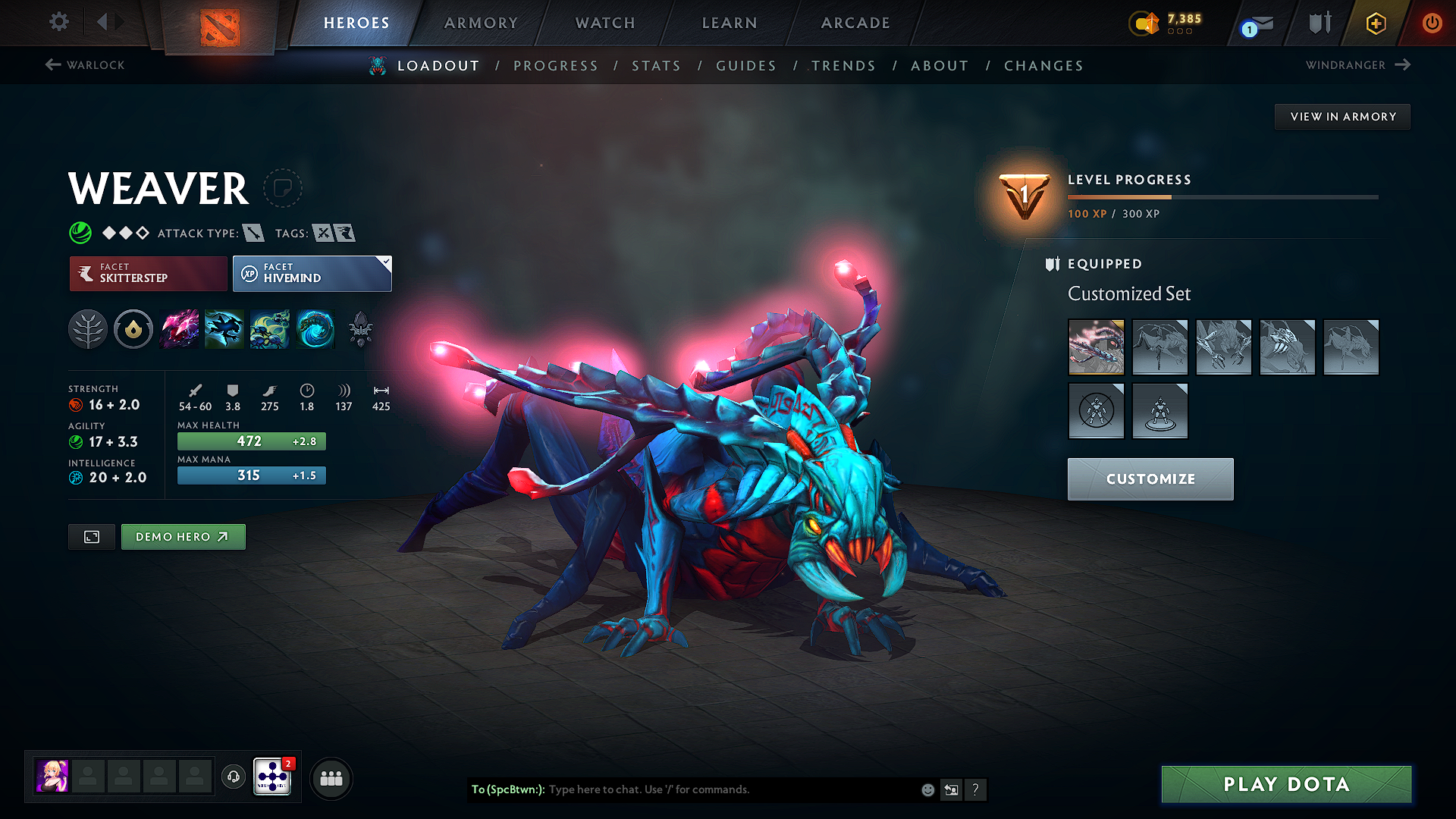Select the Skitterstep facet
Viewport: 1456px width, 819px height.
click(147, 273)
